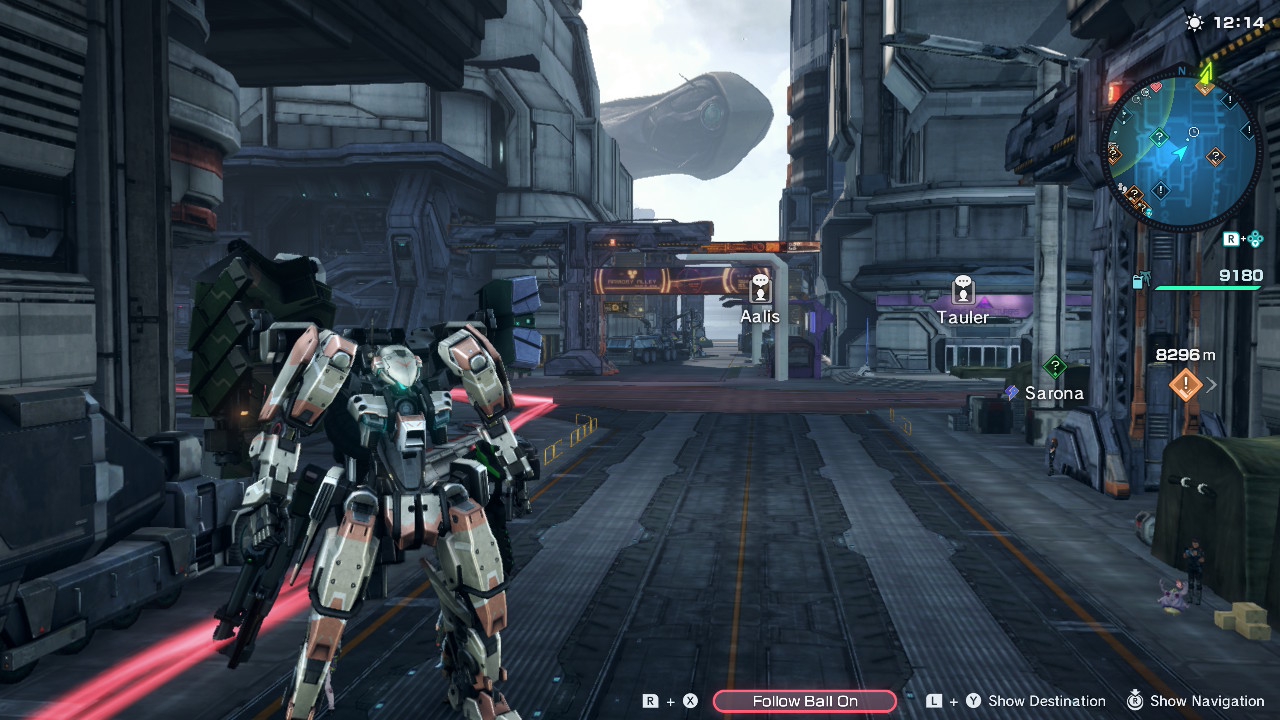Toggle the Follow Ball On button
This screenshot has height=720, width=1280.
805,701
